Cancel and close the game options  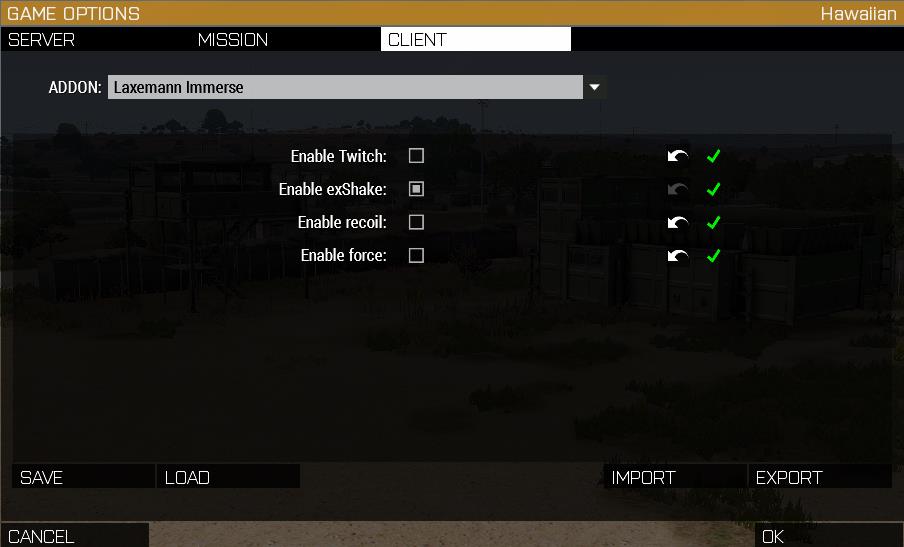74,536
